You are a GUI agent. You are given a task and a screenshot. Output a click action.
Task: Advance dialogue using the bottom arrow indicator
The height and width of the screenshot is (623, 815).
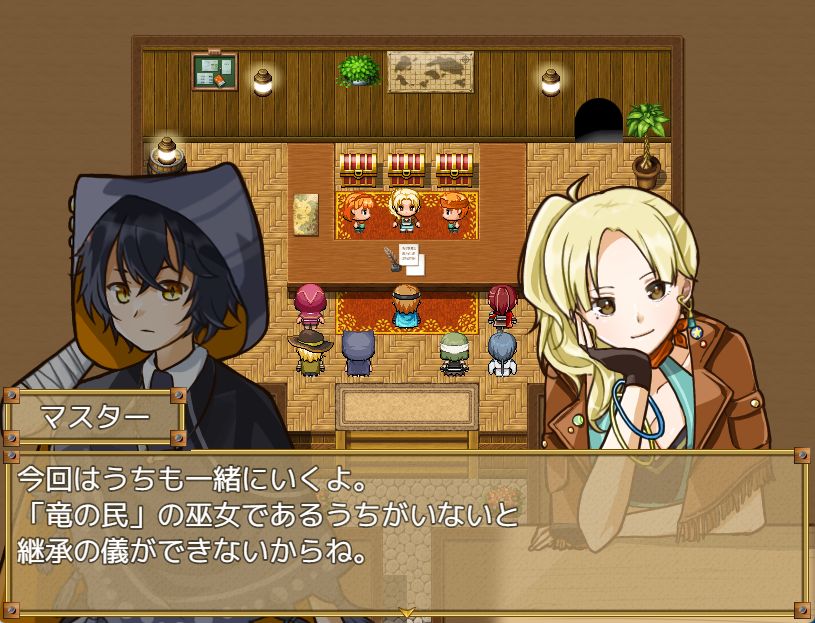point(406,611)
